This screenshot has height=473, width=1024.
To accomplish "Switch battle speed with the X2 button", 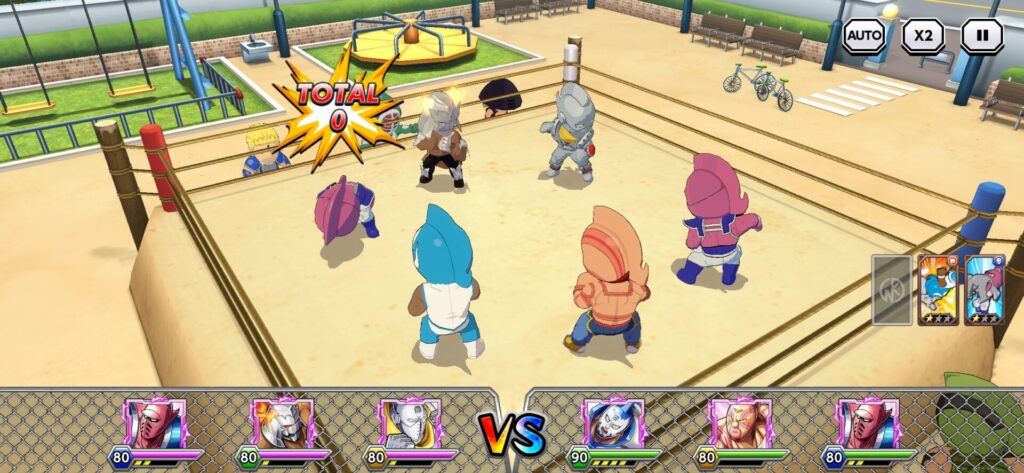I will tap(922, 36).
